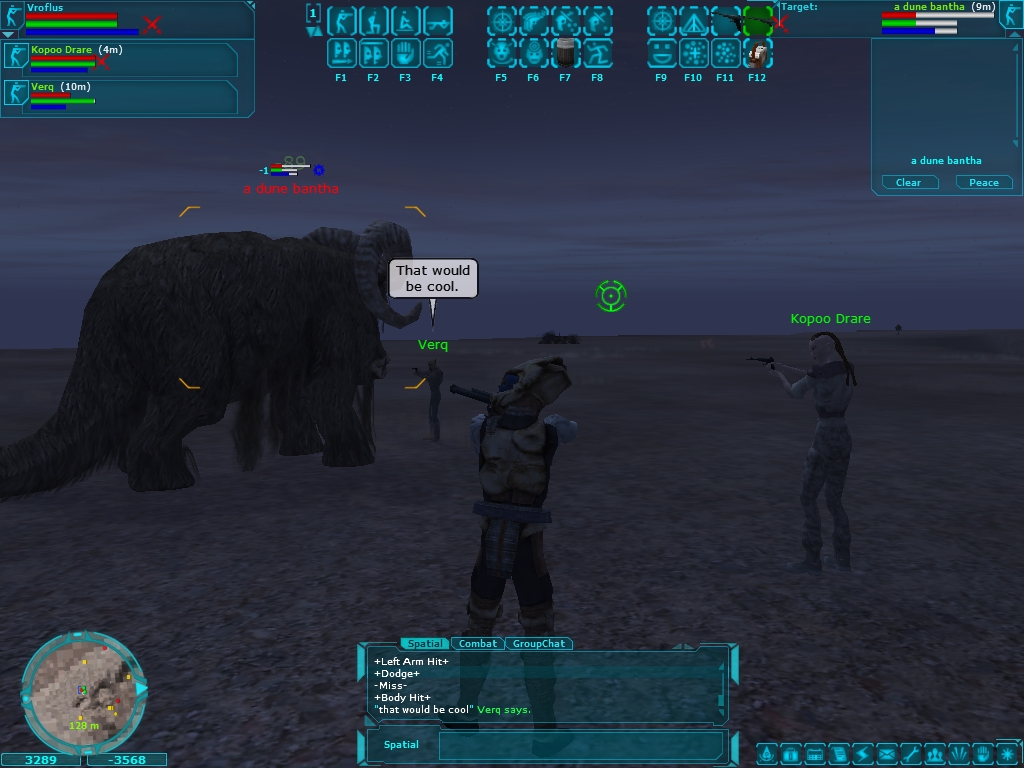The image size is (1024, 768).
Task: Select group member Verq's panel
Action: pyautogui.click(x=120, y=97)
